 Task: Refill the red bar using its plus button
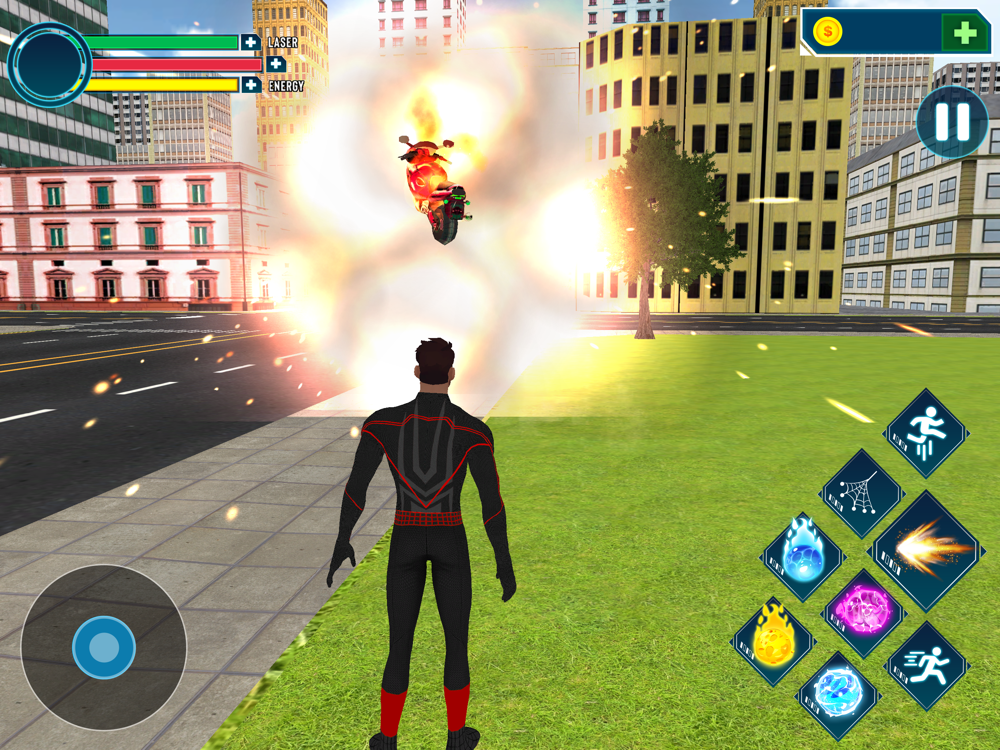[x=275, y=64]
